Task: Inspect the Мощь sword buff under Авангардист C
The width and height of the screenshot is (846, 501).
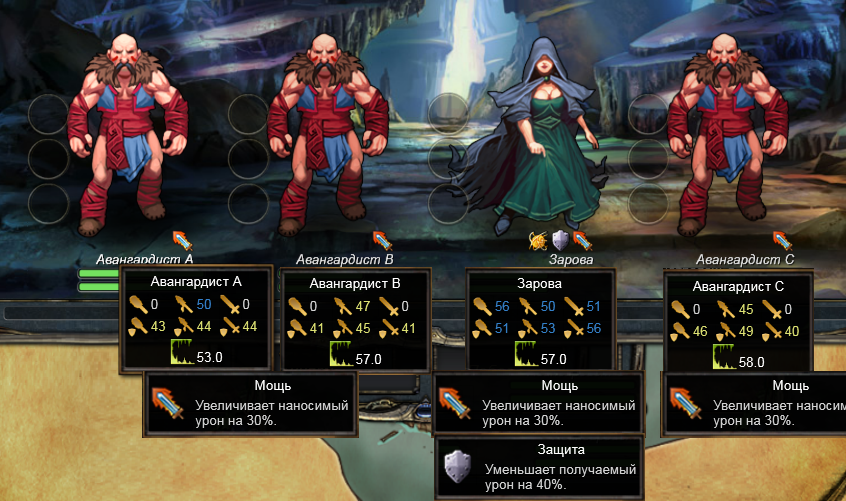Action: (x=782, y=240)
